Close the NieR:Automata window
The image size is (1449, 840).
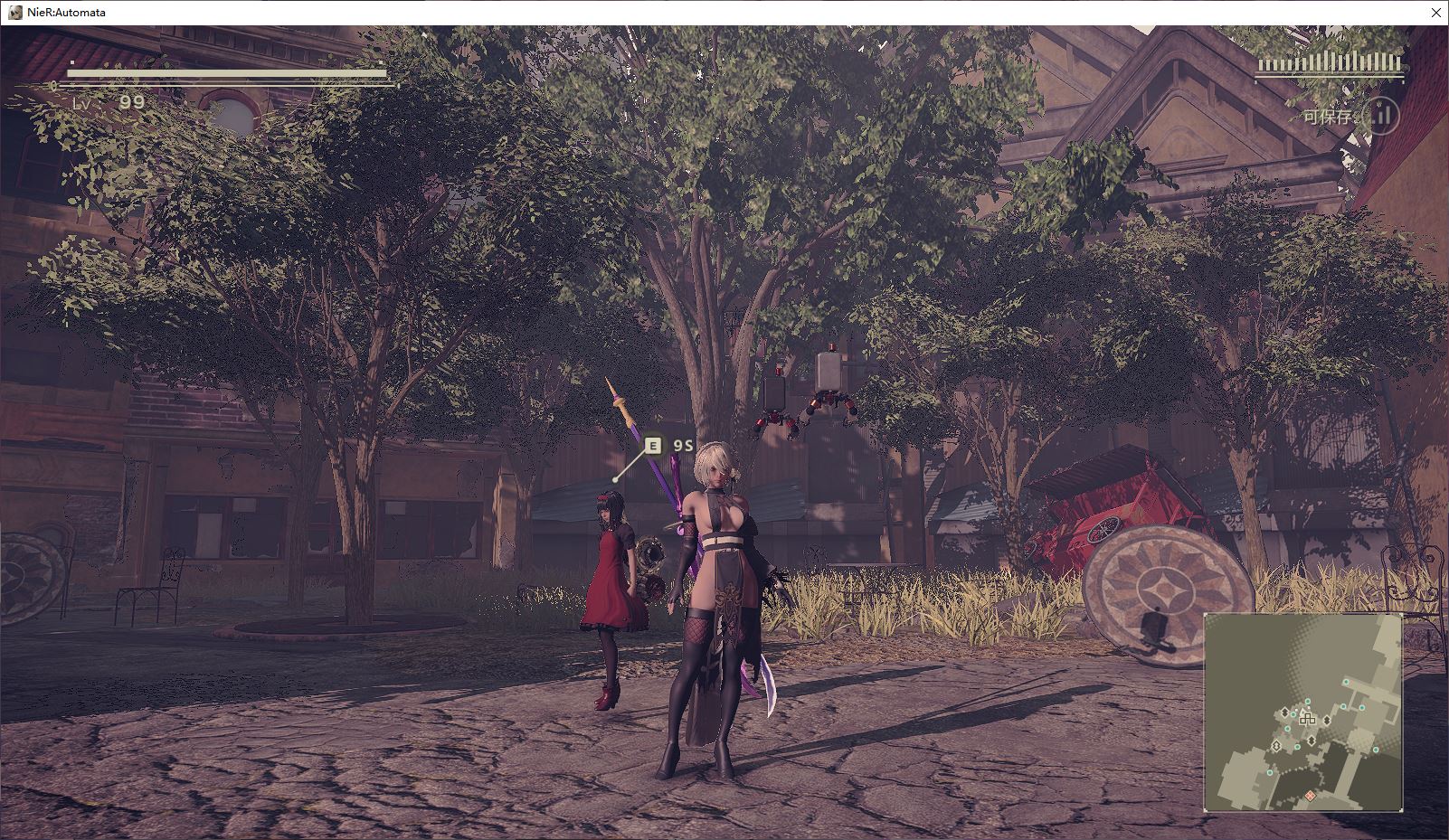tap(1436, 12)
